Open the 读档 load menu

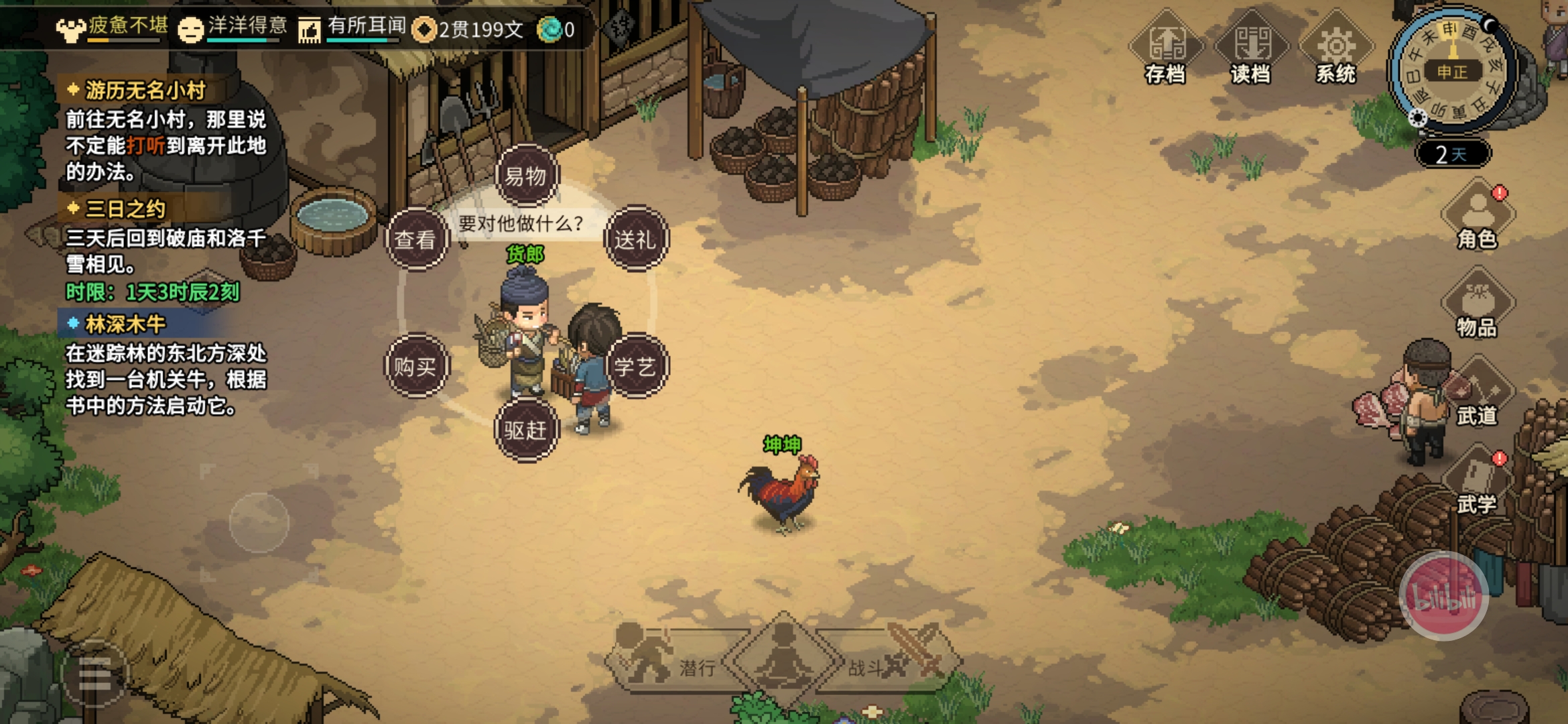pyautogui.click(x=1250, y=48)
